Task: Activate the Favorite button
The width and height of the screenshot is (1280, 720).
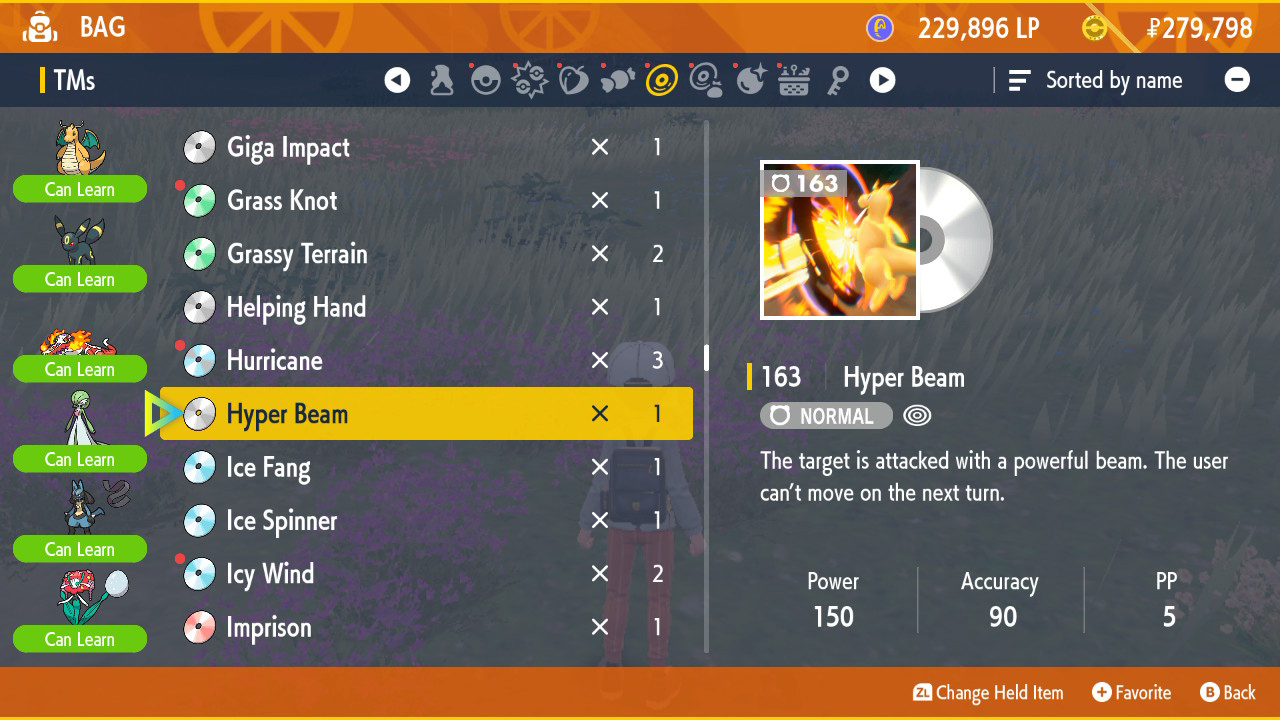Action: [x=1131, y=692]
